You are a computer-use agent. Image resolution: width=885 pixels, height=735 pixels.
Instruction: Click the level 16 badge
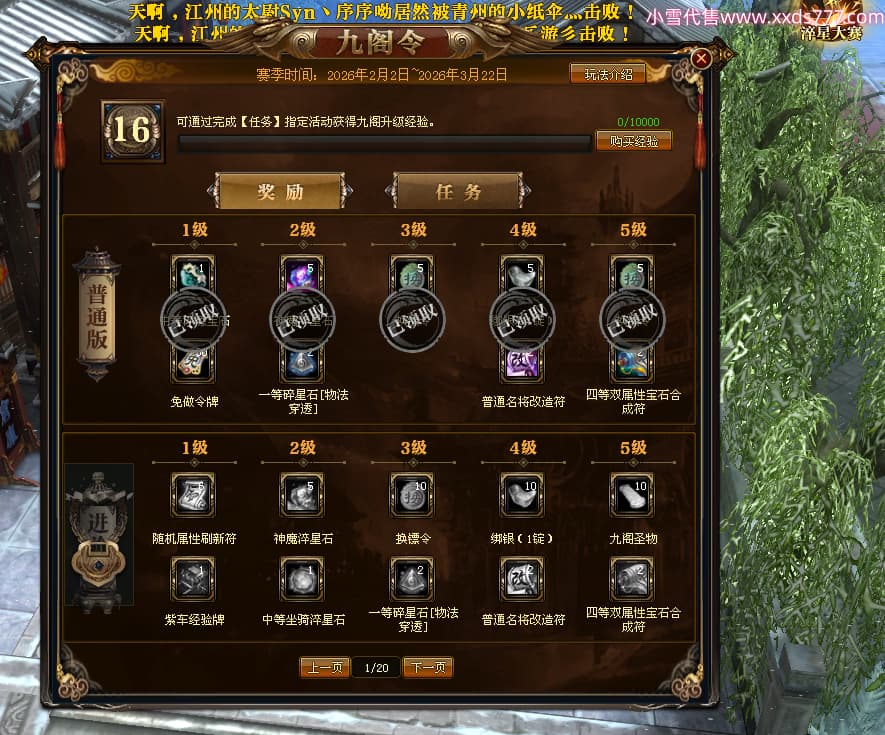click(x=132, y=130)
